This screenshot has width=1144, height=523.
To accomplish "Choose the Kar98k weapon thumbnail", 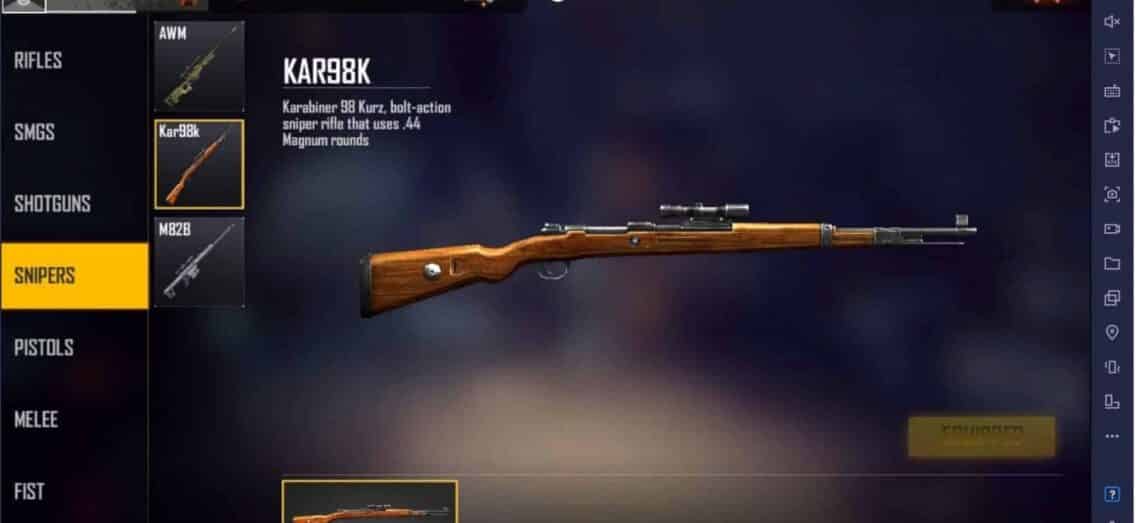I will pyautogui.click(x=199, y=164).
